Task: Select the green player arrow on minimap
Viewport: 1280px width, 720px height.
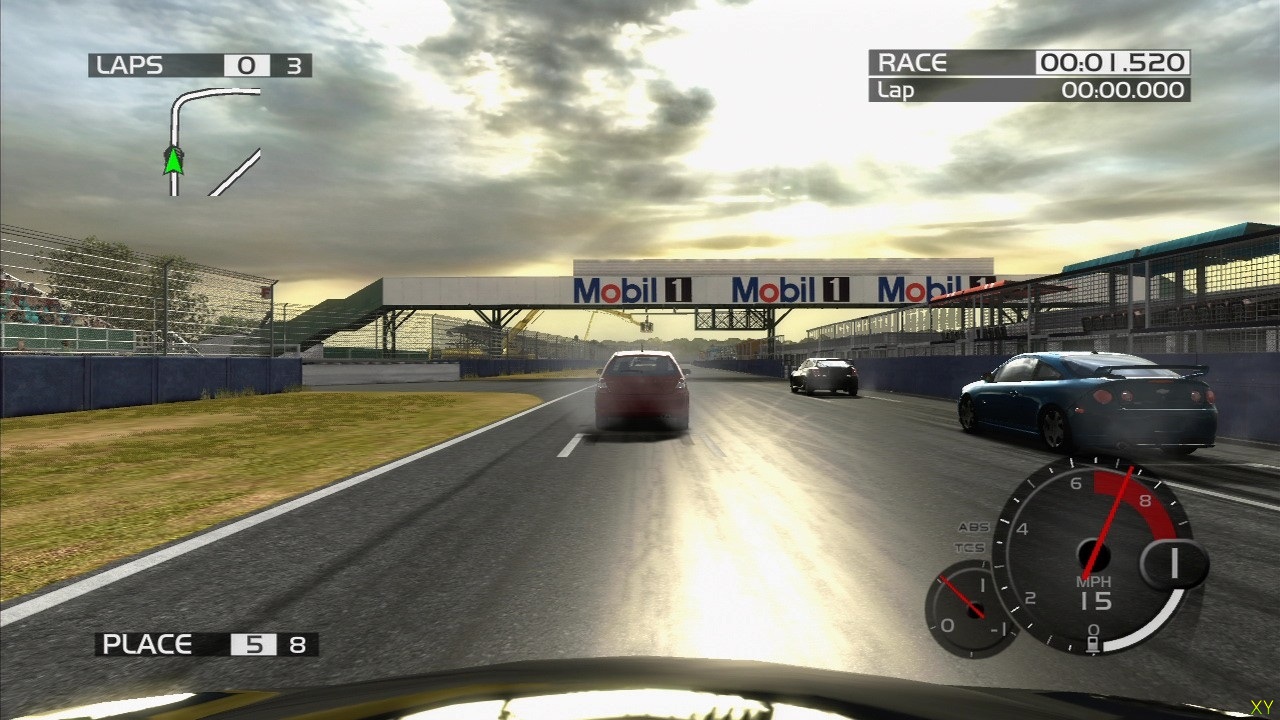Action: [174, 160]
